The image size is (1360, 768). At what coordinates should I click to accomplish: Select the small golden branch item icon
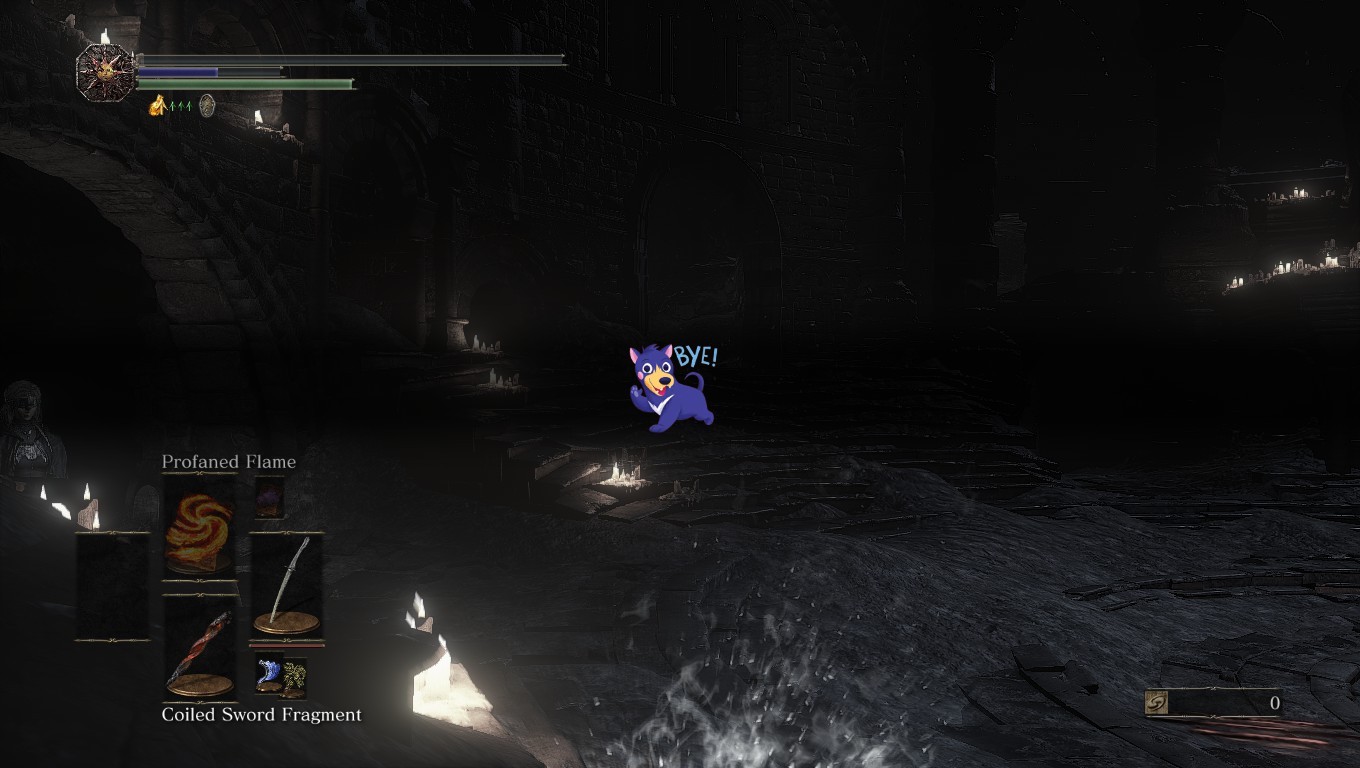point(293,677)
